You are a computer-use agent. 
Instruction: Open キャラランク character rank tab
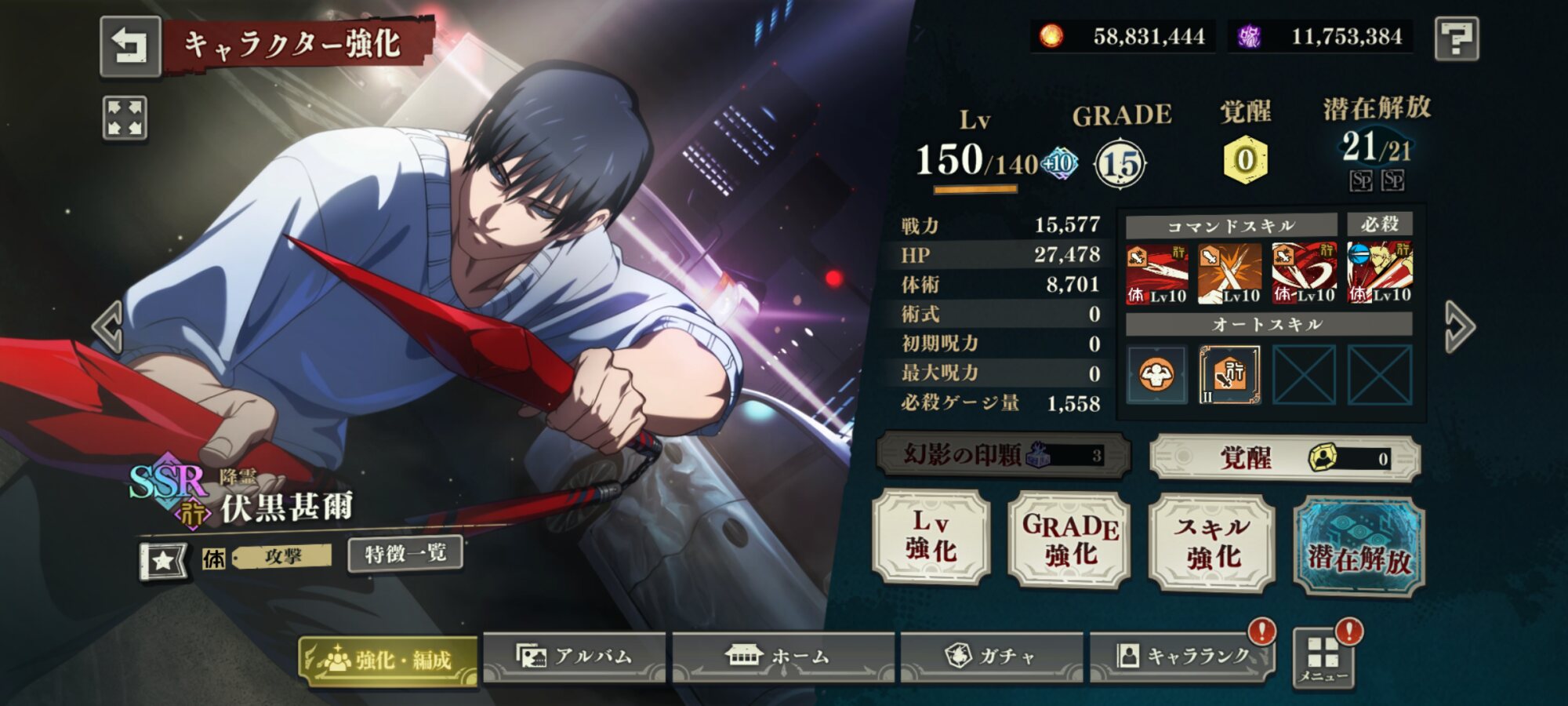(1182, 657)
